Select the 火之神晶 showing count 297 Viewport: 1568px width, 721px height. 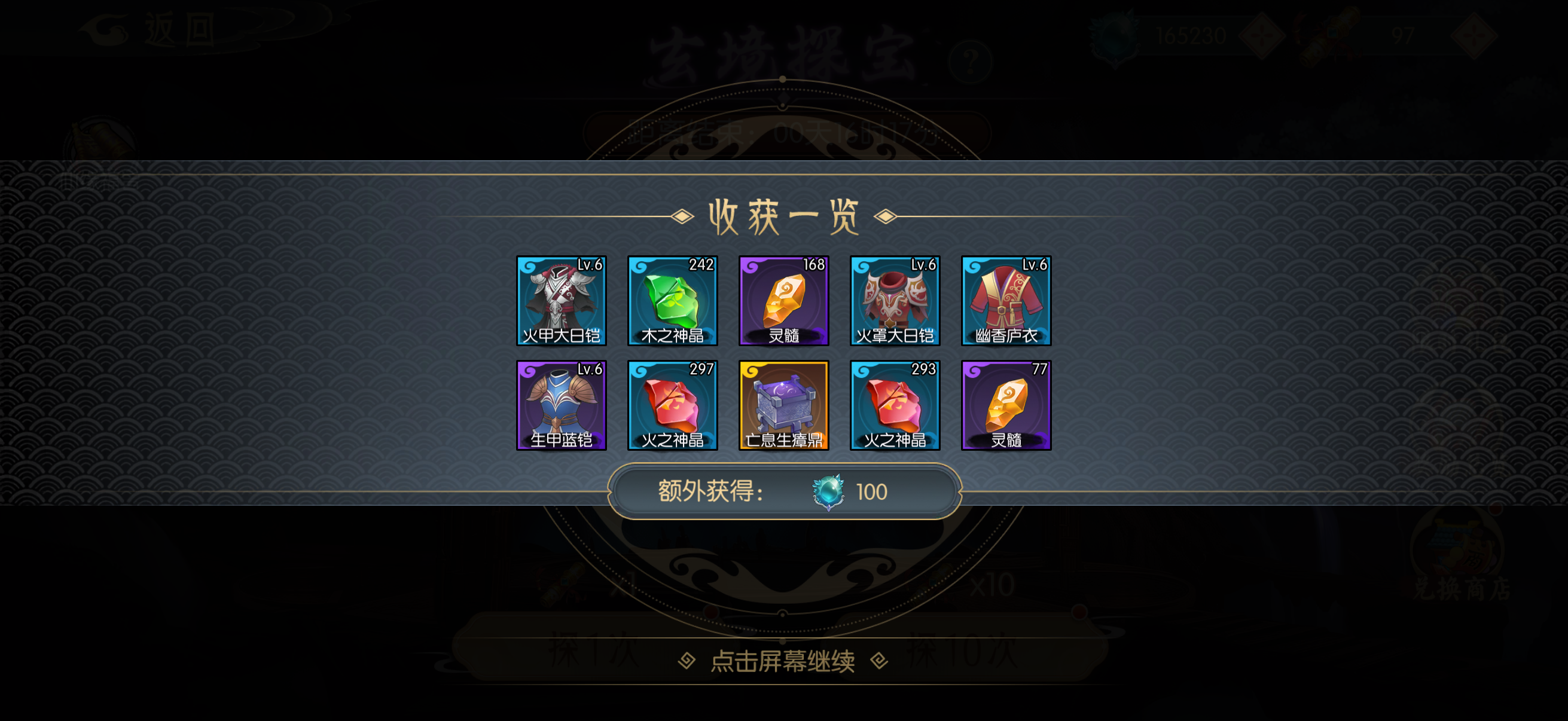pos(673,405)
